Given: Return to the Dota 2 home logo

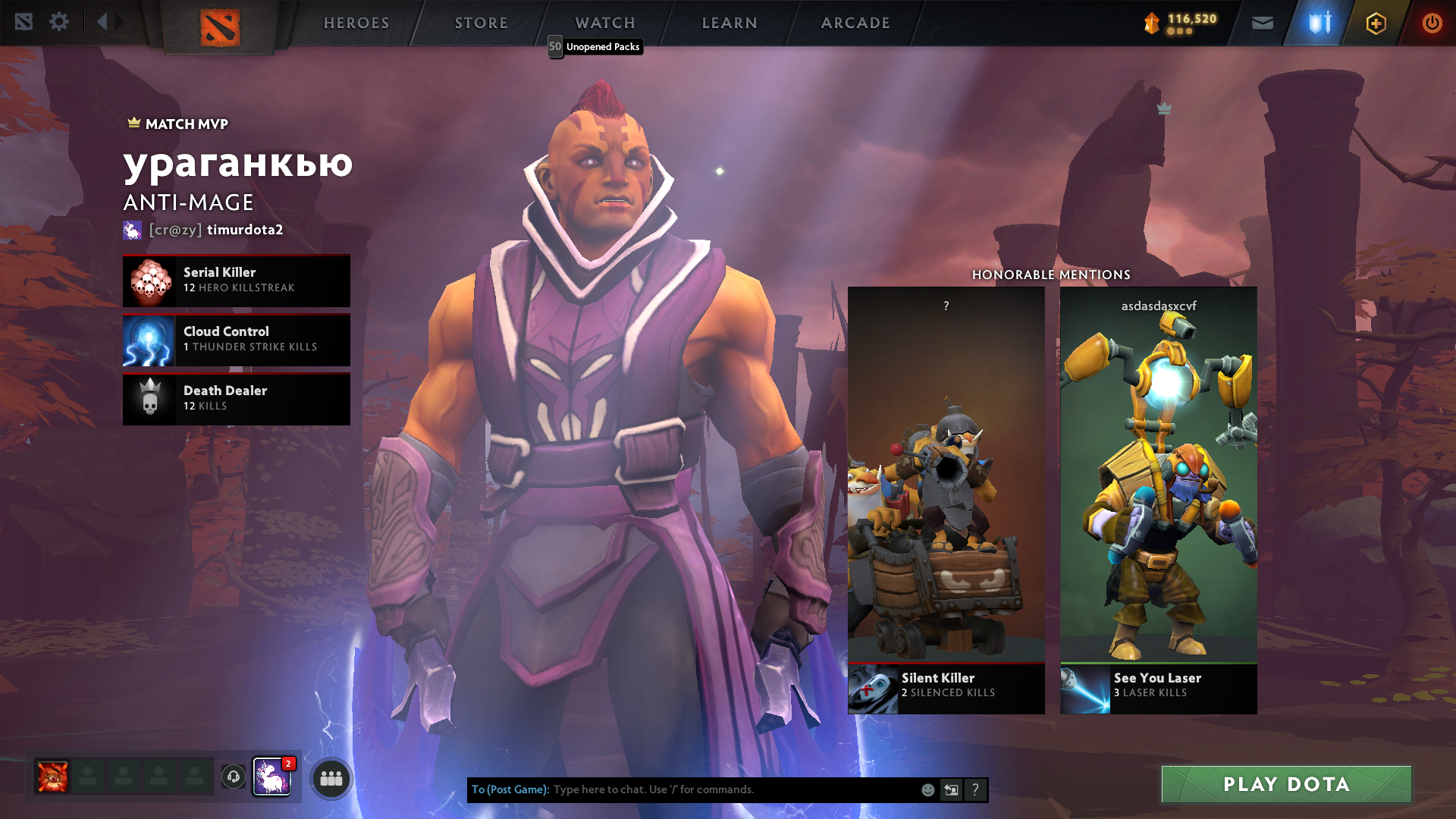Looking at the screenshot, I should [x=220, y=27].
